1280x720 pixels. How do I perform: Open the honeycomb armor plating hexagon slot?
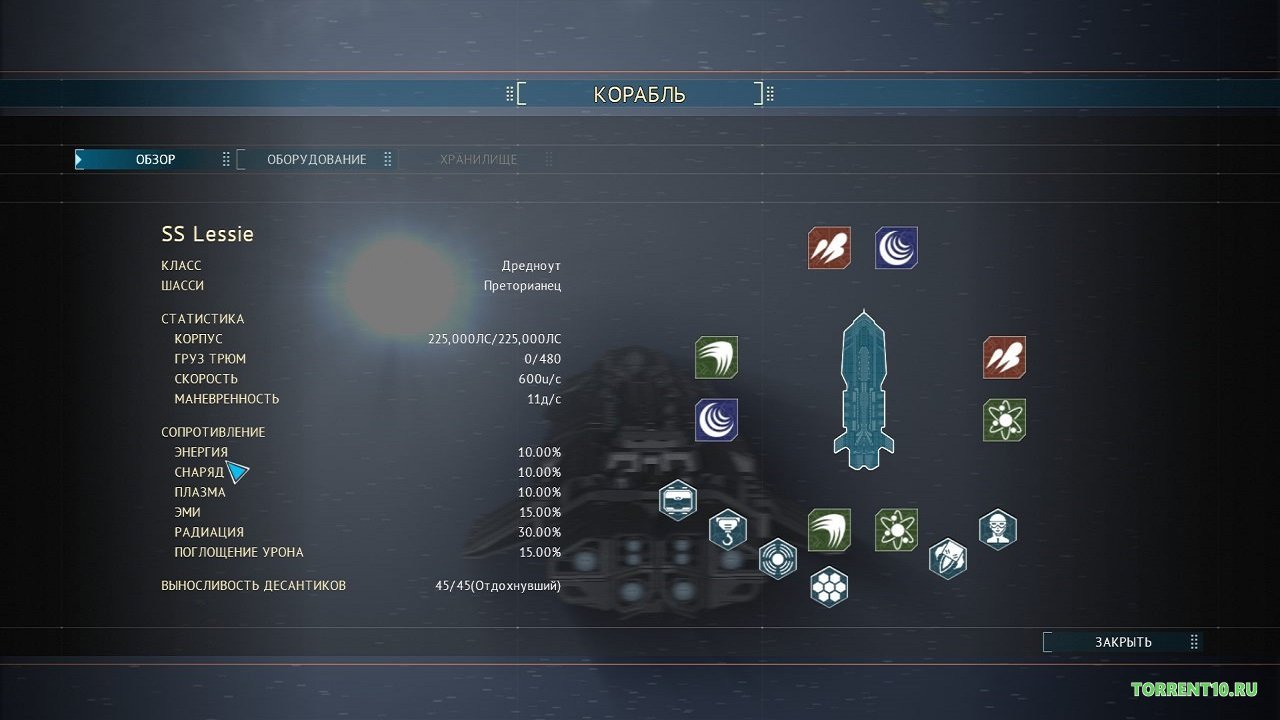[x=829, y=587]
